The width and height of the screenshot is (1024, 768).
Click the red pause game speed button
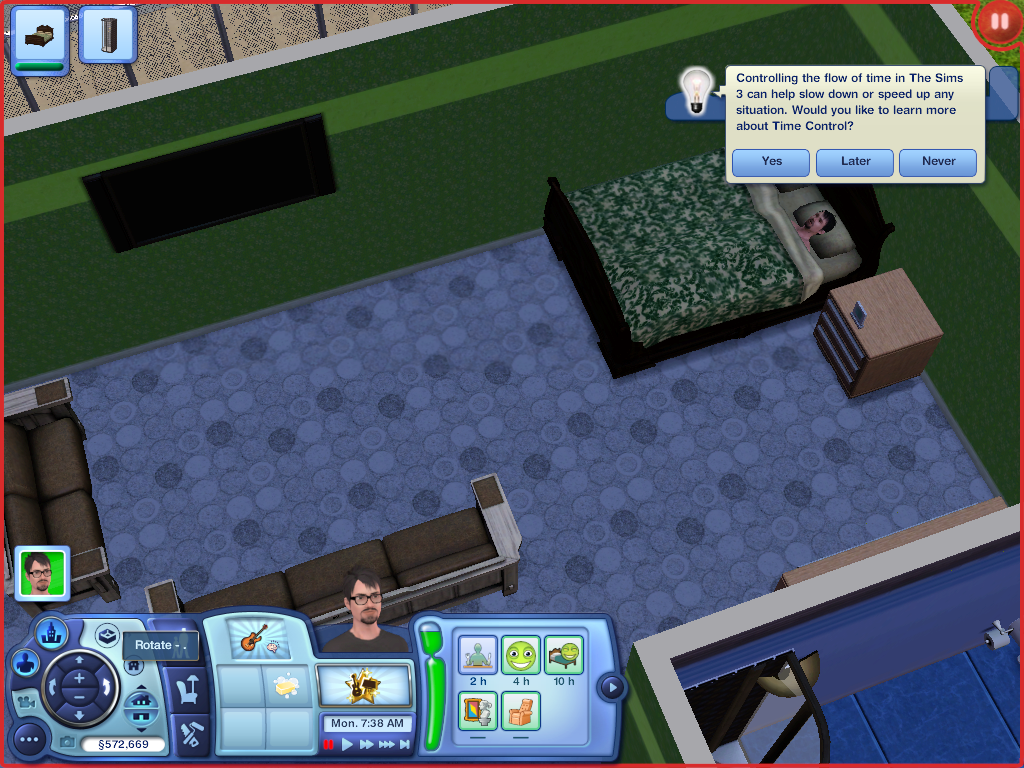[329, 744]
